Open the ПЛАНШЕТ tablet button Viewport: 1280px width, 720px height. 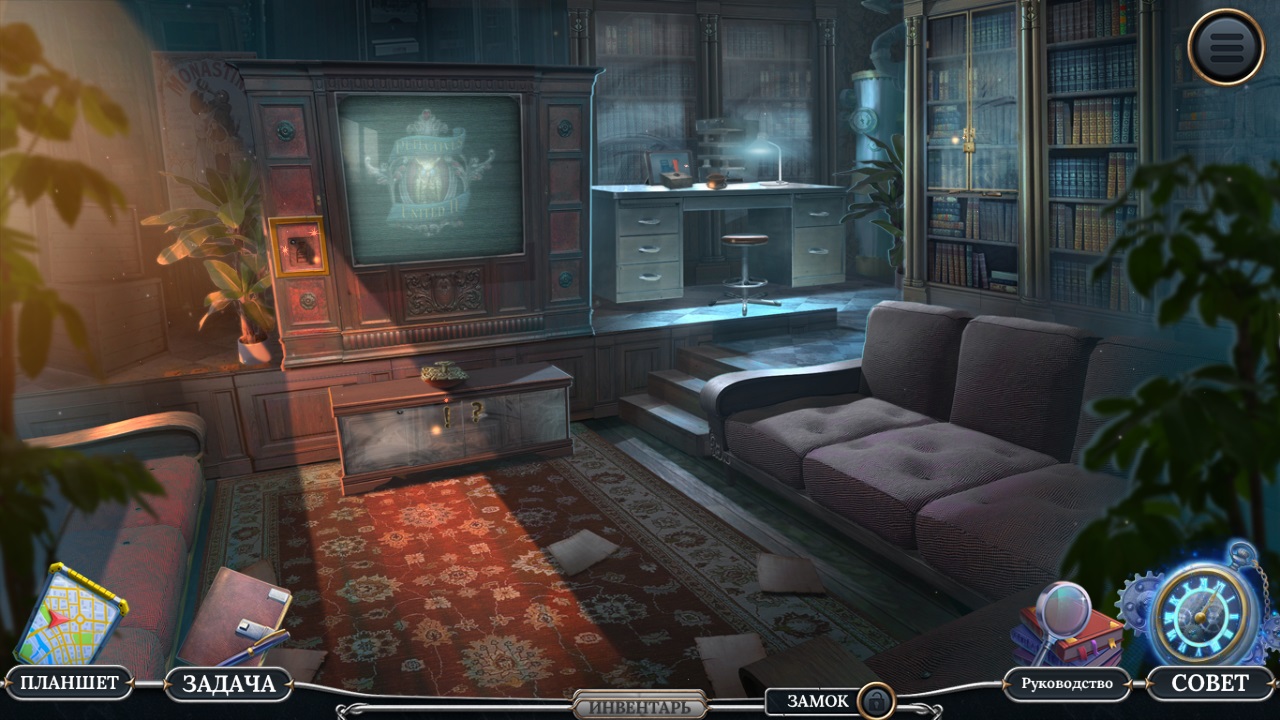click(69, 684)
